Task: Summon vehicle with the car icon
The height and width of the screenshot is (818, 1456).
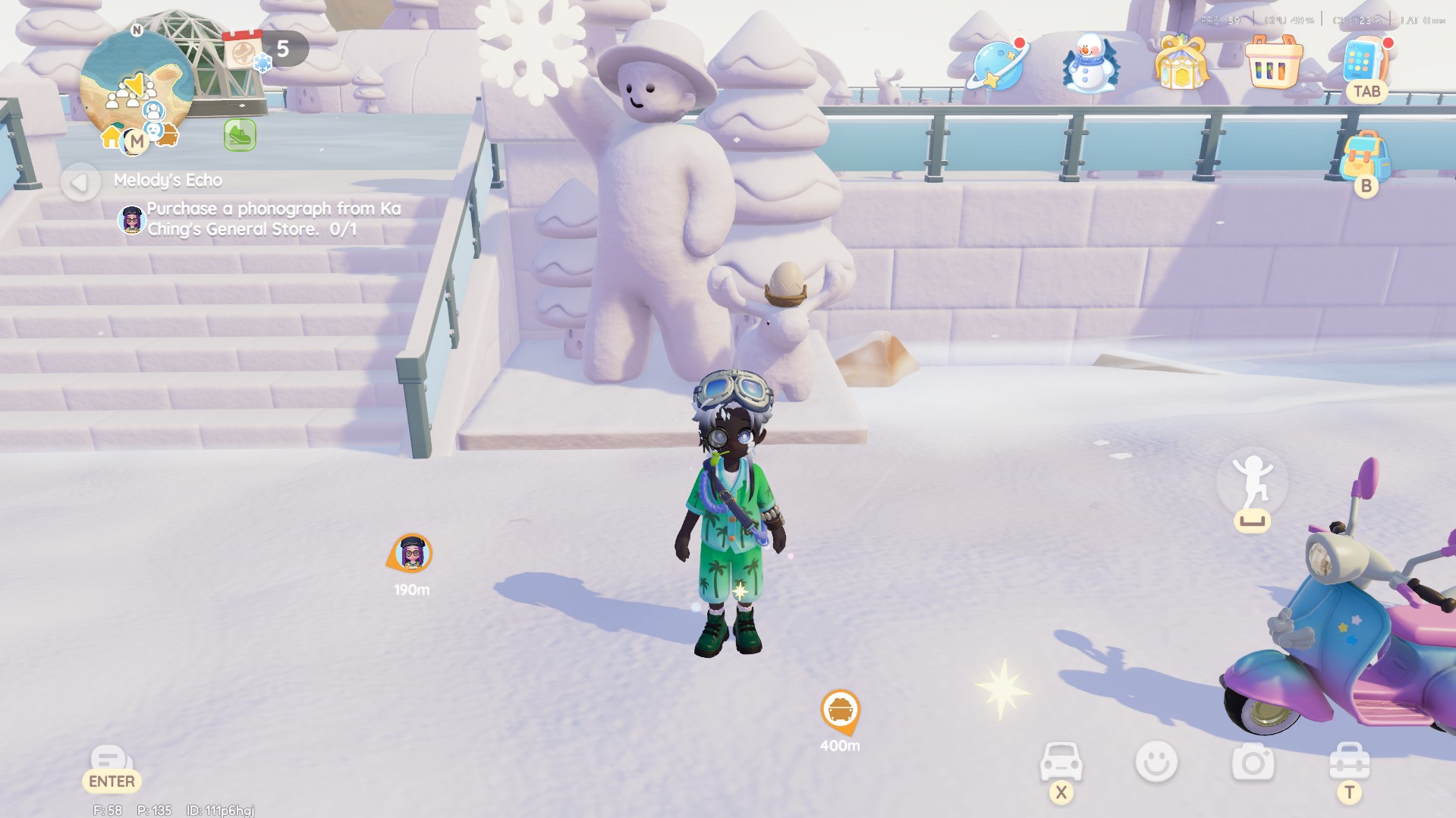Action: tap(1061, 762)
